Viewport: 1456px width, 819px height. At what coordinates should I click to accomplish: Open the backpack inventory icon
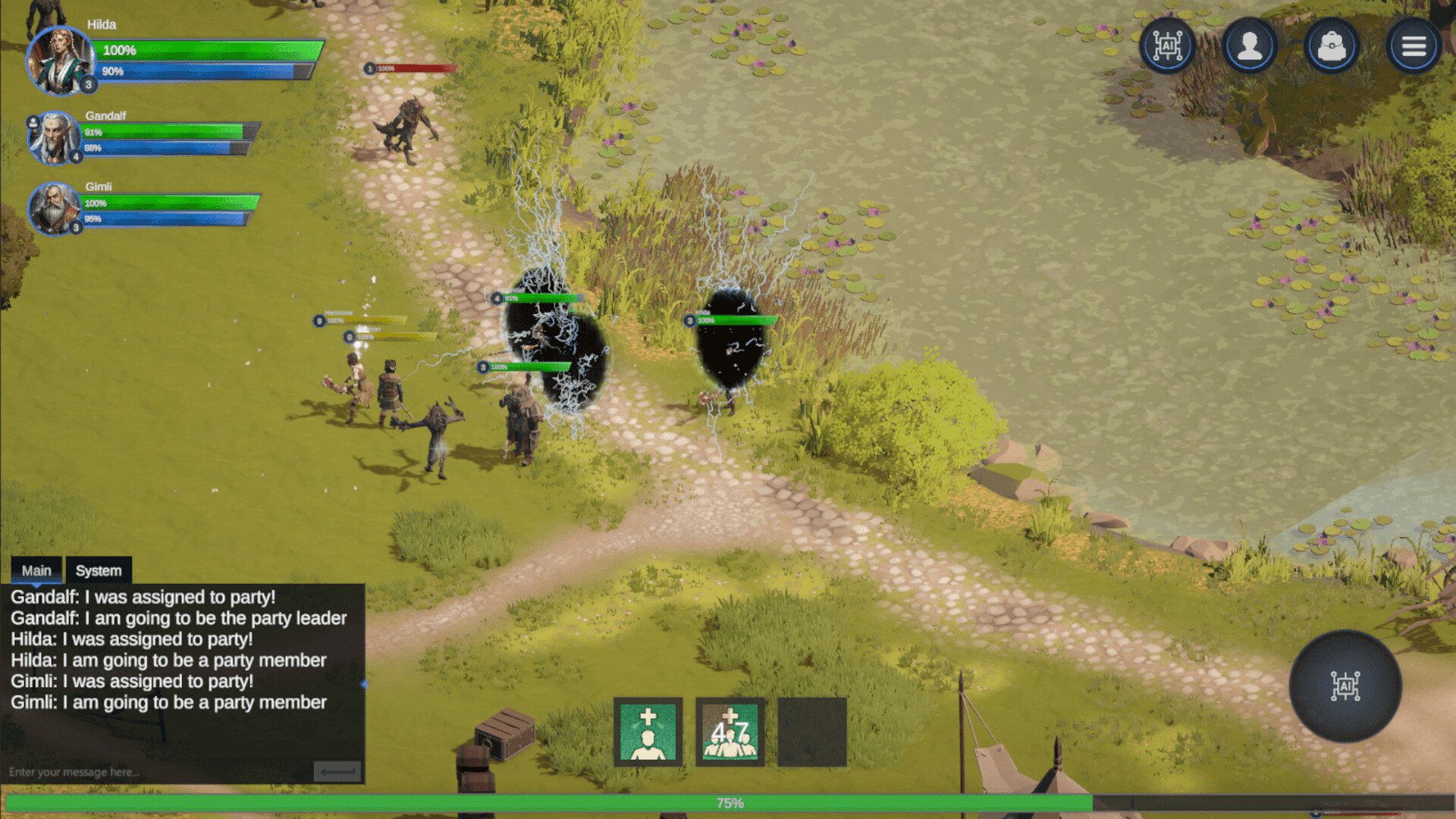coord(1332,45)
